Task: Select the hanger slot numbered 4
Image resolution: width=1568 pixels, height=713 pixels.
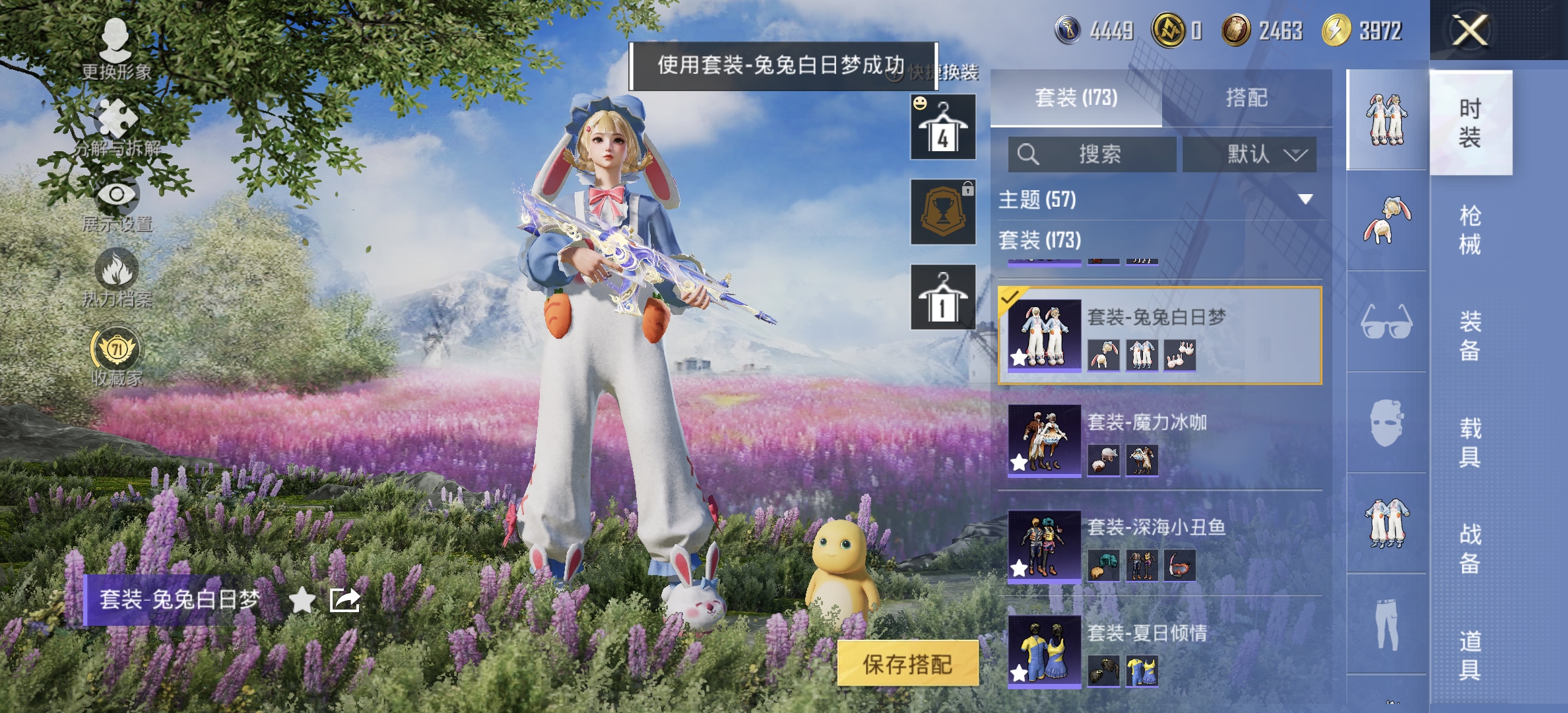Action: click(942, 127)
